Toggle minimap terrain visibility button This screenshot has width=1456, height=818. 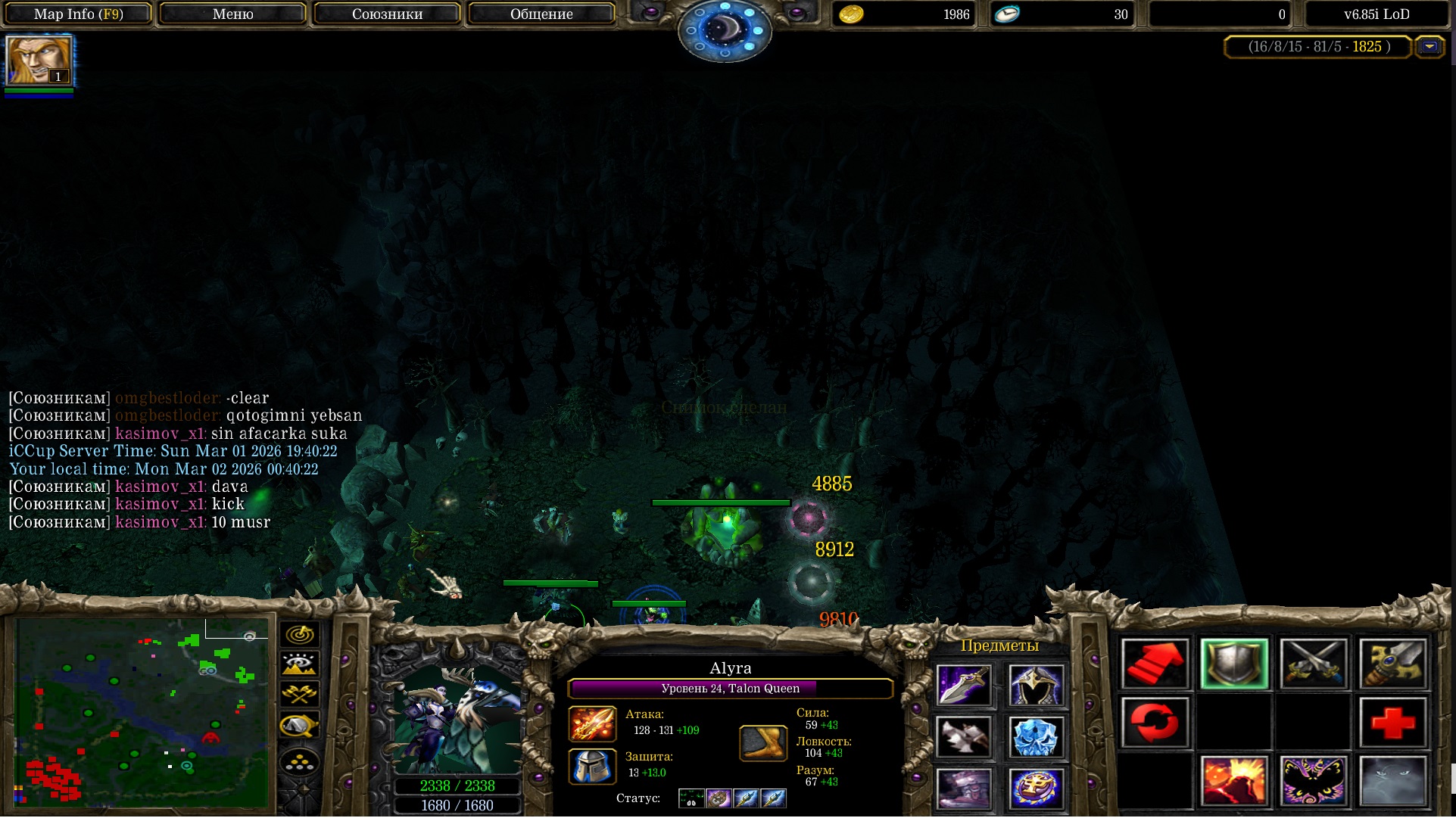coord(300,664)
